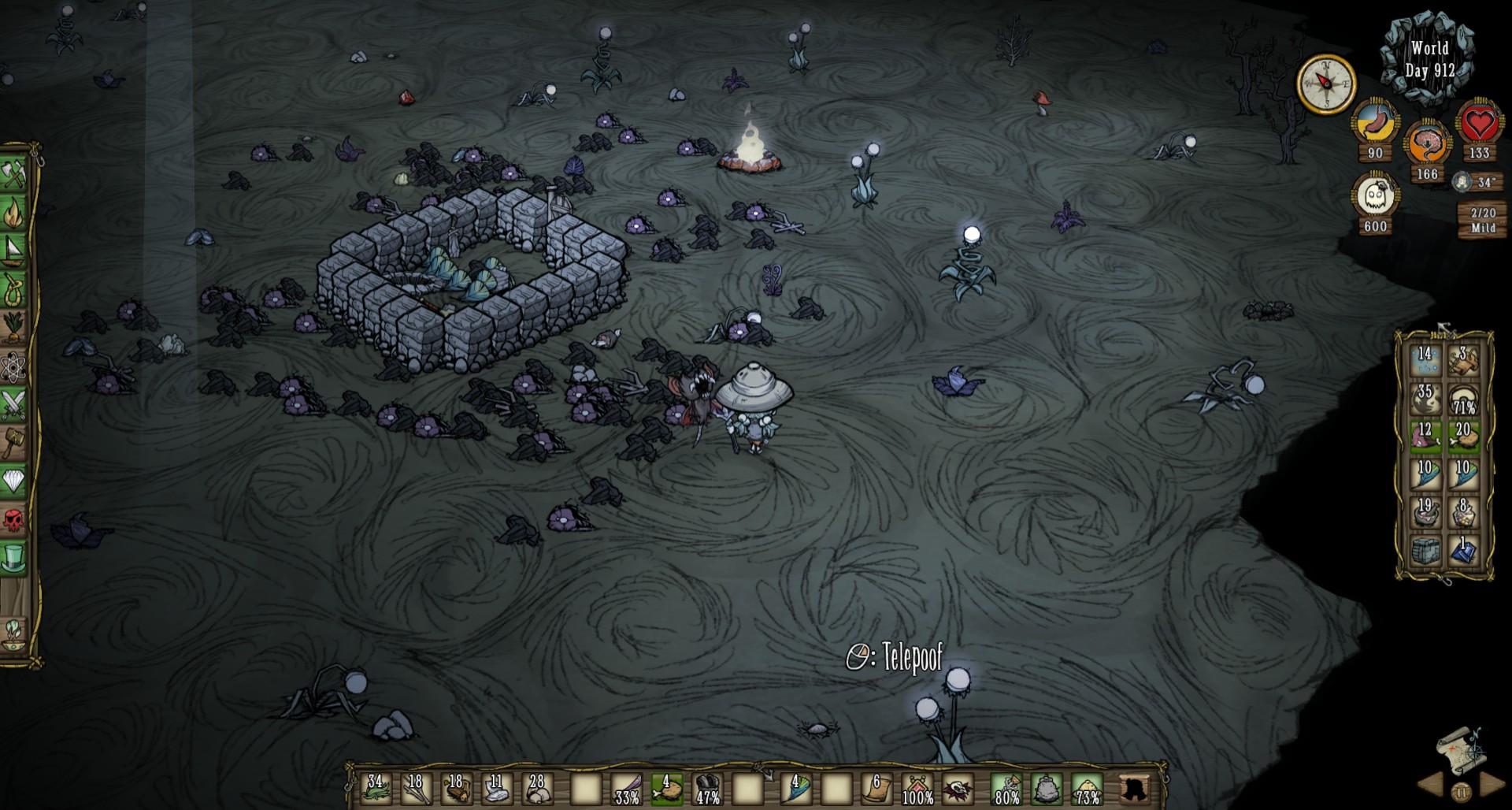Select the cut stone in the backpack
This screenshot has height=810, width=1512.
tap(1425, 550)
